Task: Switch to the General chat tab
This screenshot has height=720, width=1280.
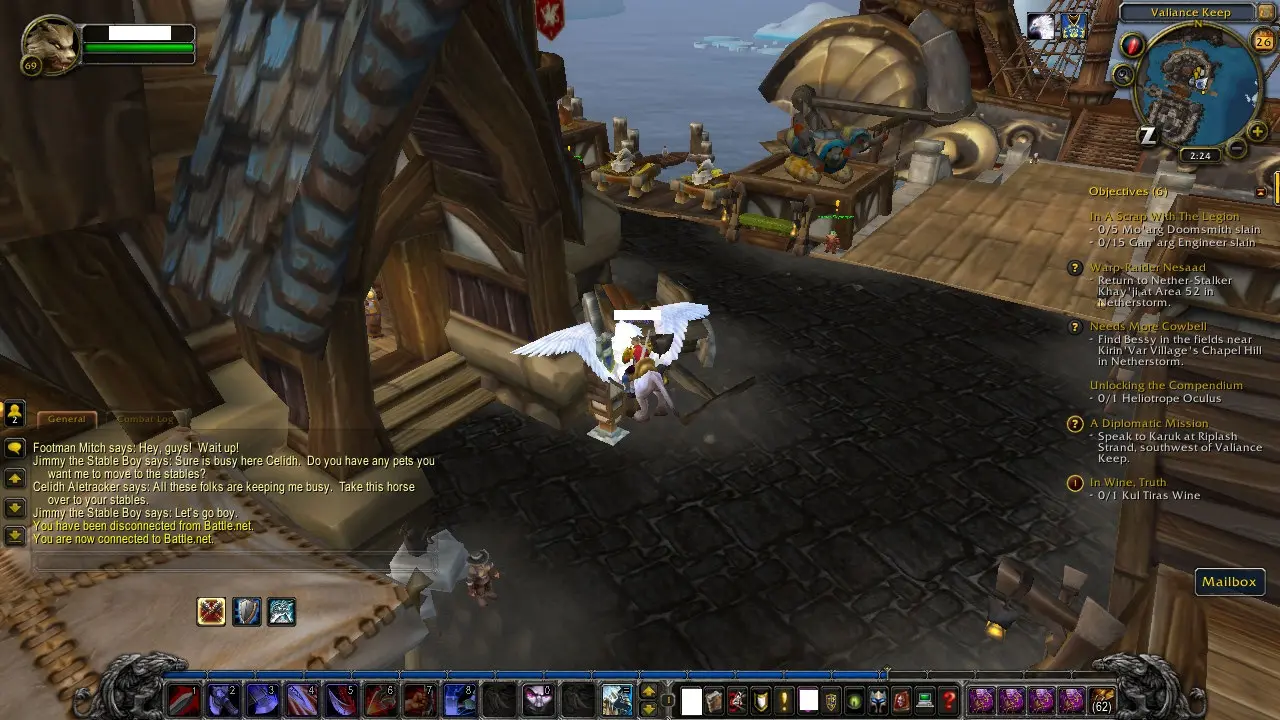Action: (x=67, y=419)
